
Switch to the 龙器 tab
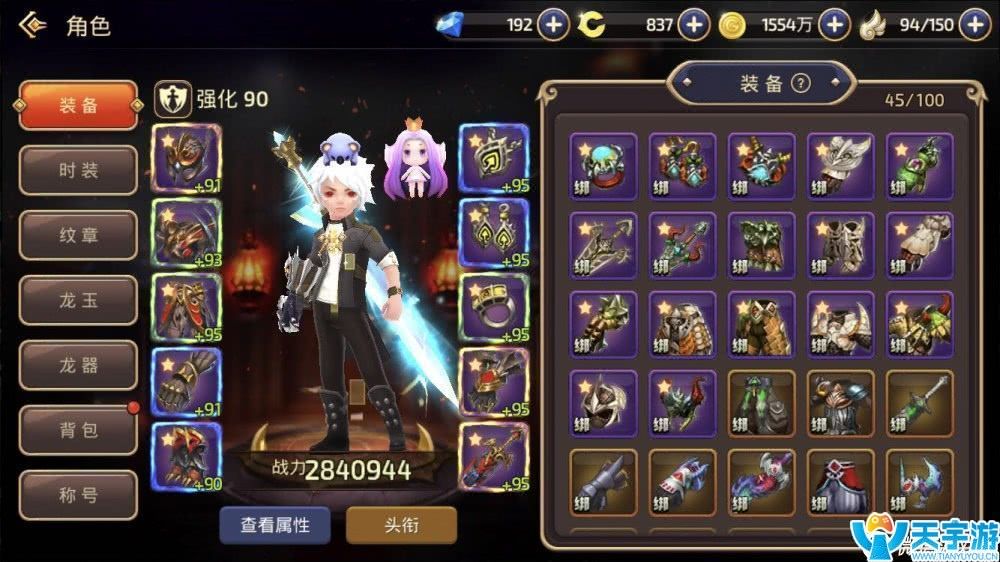tap(78, 365)
